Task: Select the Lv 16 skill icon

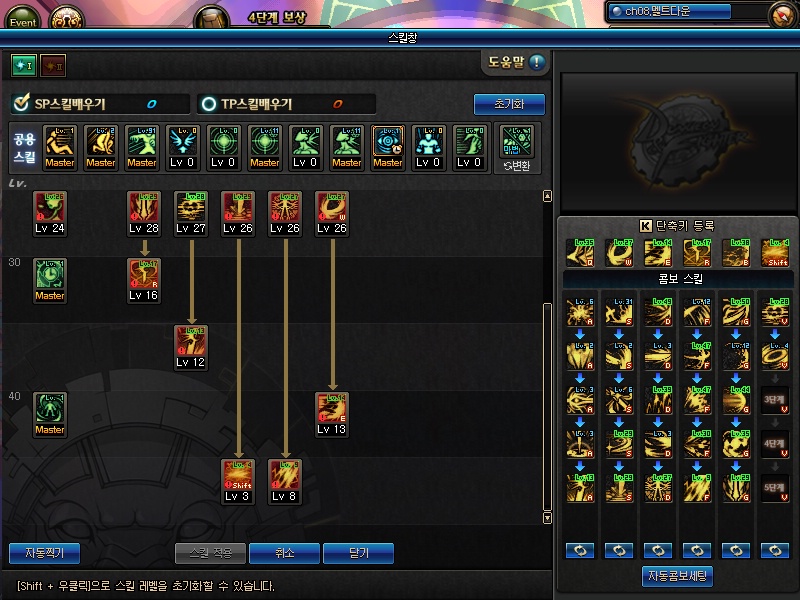Action: click(x=144, y=275)
